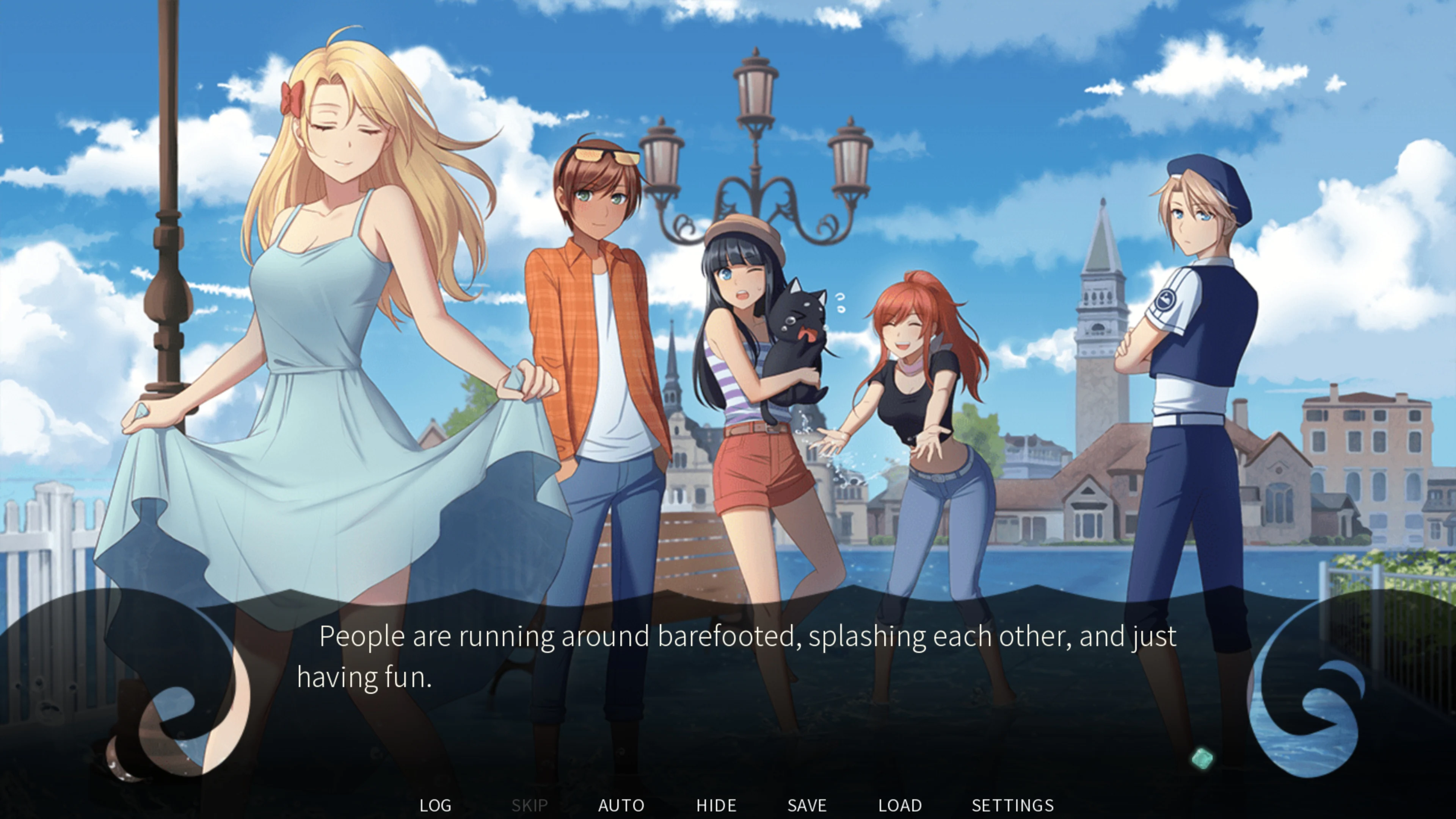Open the SAVE screen
Viewport: 1456px width, 819px height.
[x=806, y=805]
